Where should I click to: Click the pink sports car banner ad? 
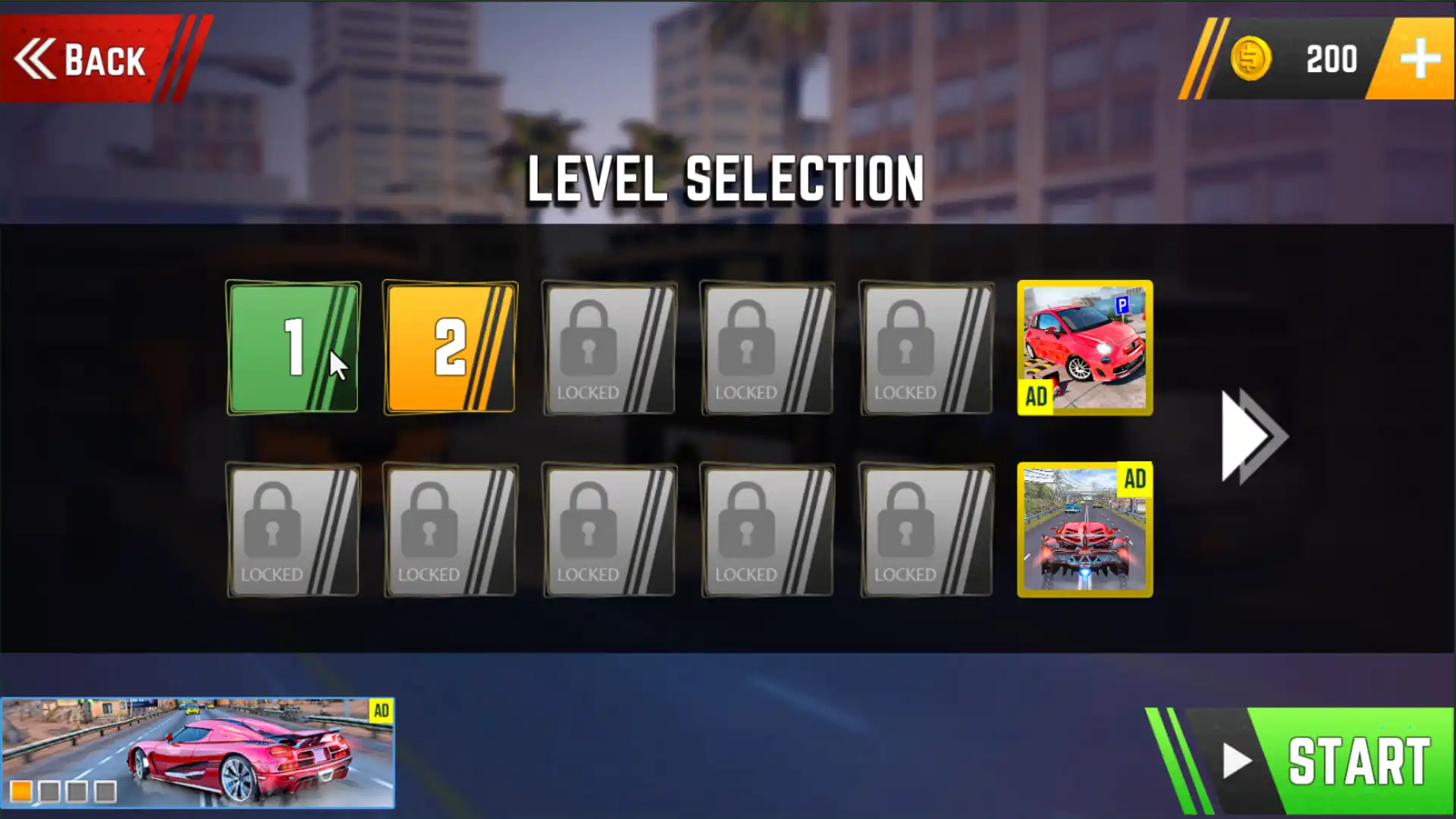coord(198,752)
